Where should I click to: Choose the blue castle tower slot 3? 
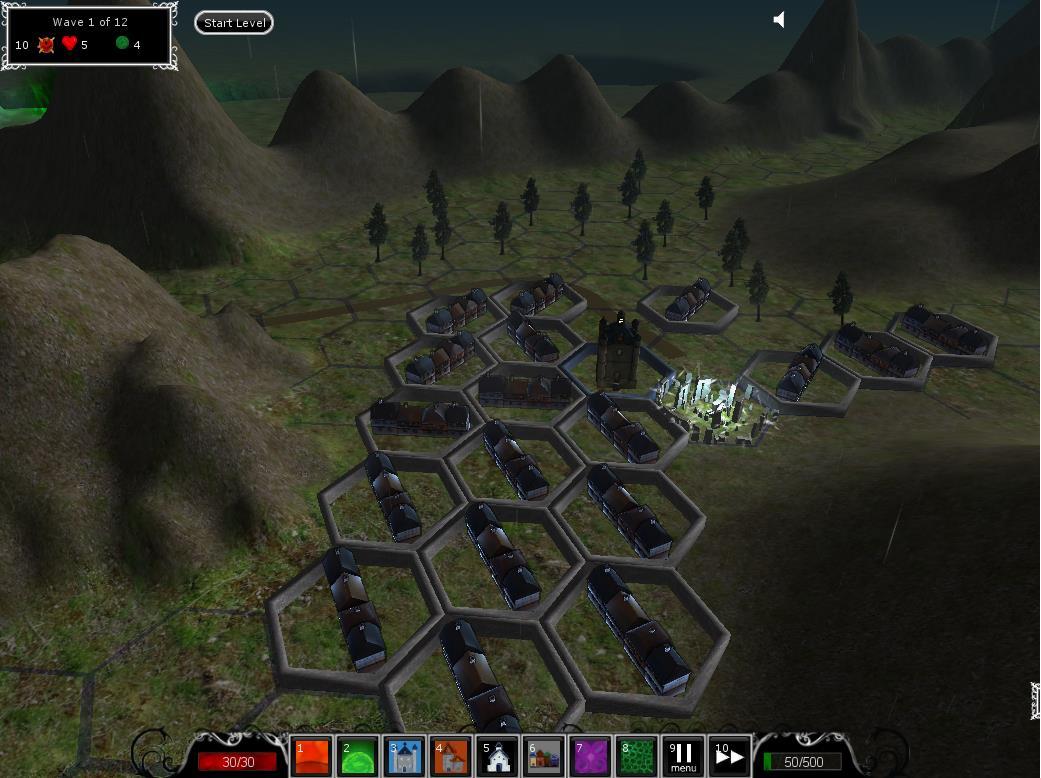pos(404,757)
